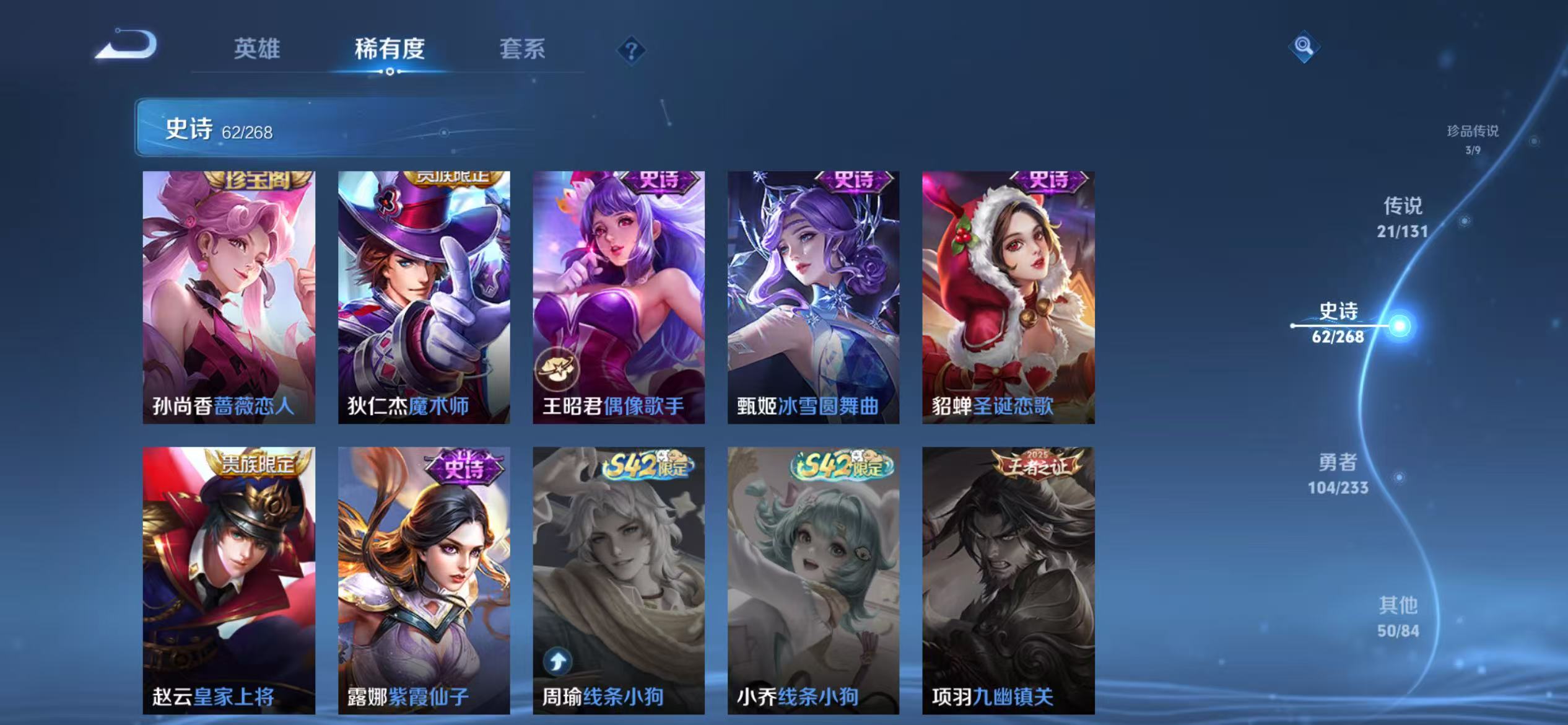Switch to the 英雄 tab

pyautogui.click(x=257, y=50)
